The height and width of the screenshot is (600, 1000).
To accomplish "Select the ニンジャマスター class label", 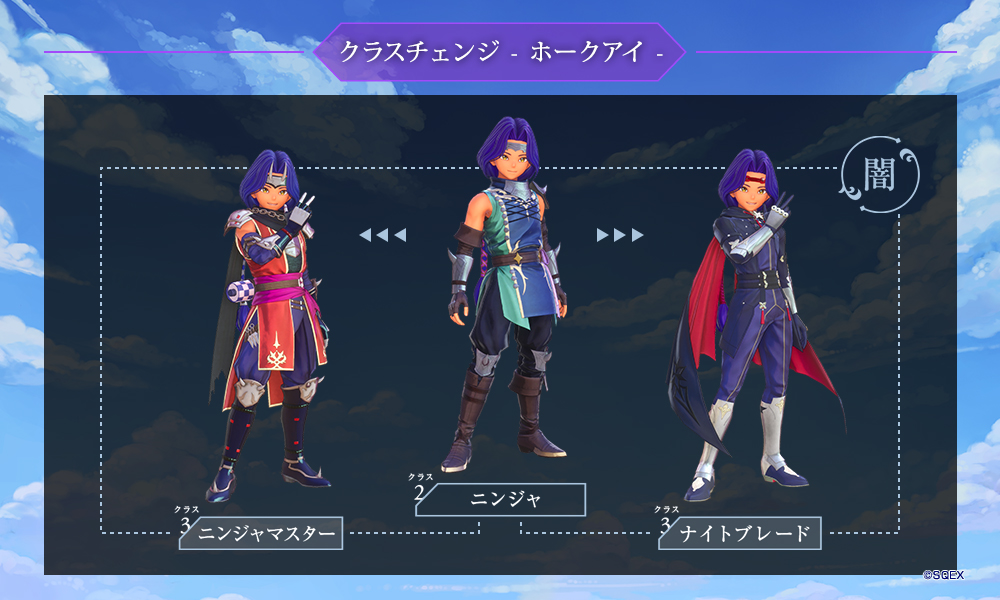I will click(x=265, y=533).
